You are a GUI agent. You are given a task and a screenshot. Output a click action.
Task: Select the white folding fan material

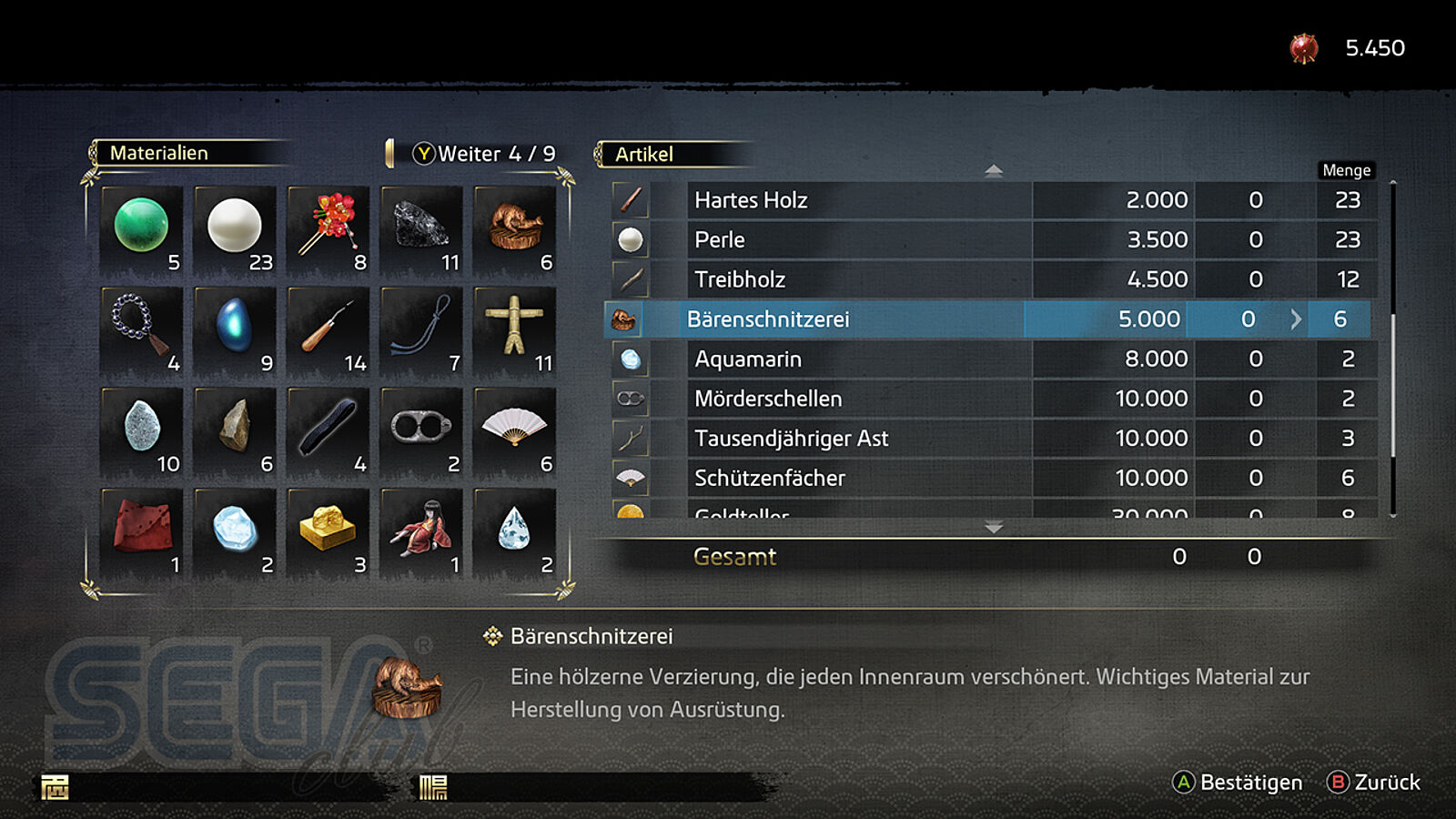(x=515, y=430)
